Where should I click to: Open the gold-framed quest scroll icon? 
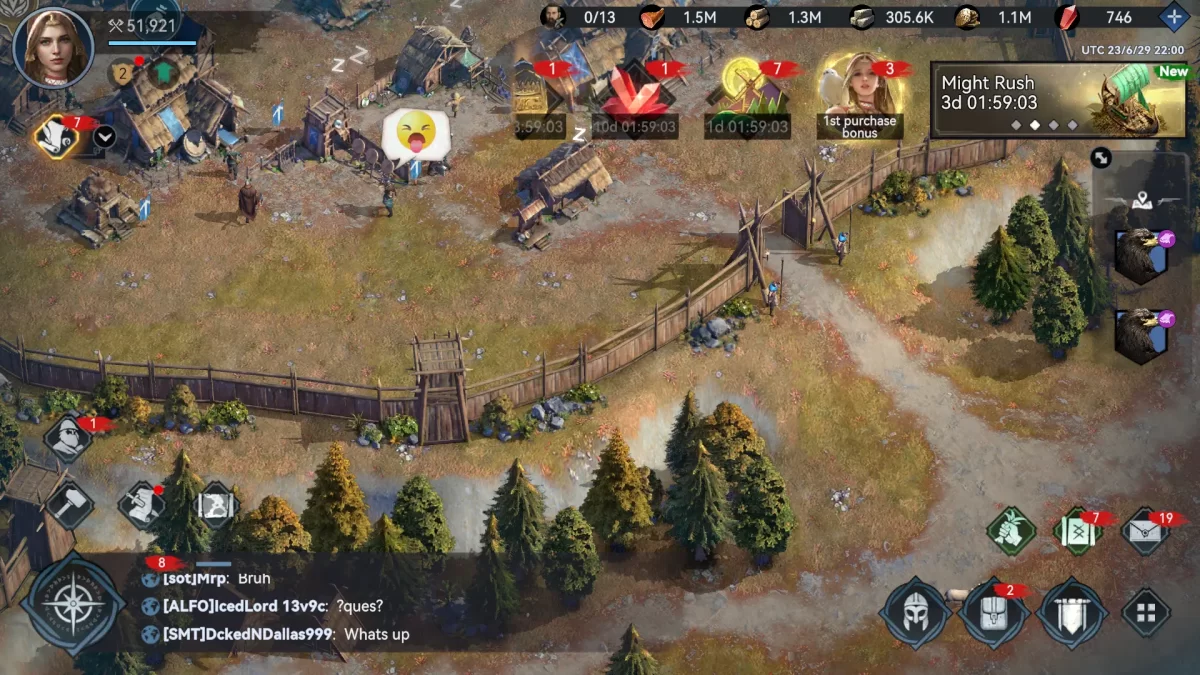click(56, 137)
